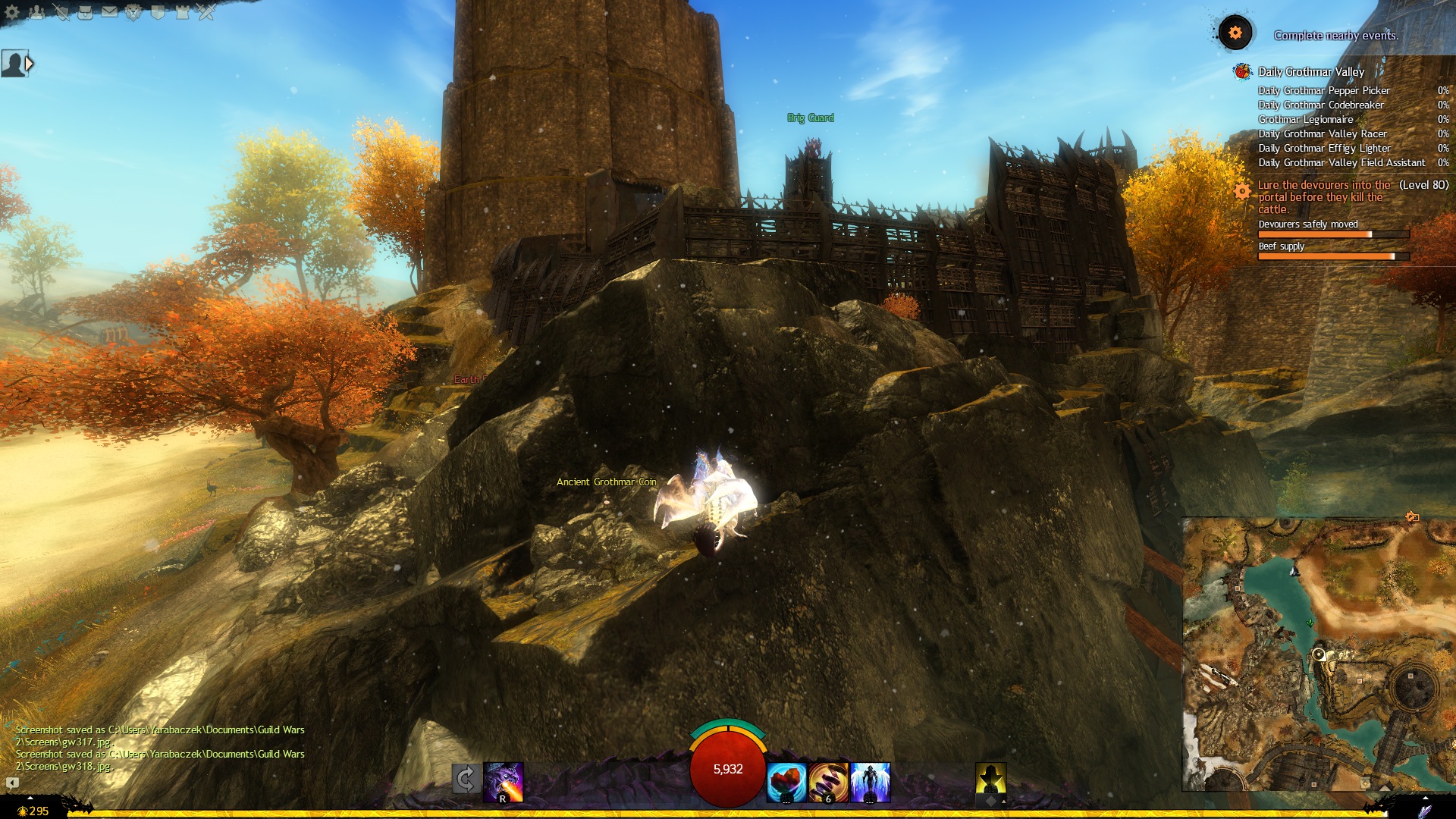This screenshot has width=1456, height=819.
Task: Click the gray swap arrow beside the skill bar
Action: pos(466,779)
